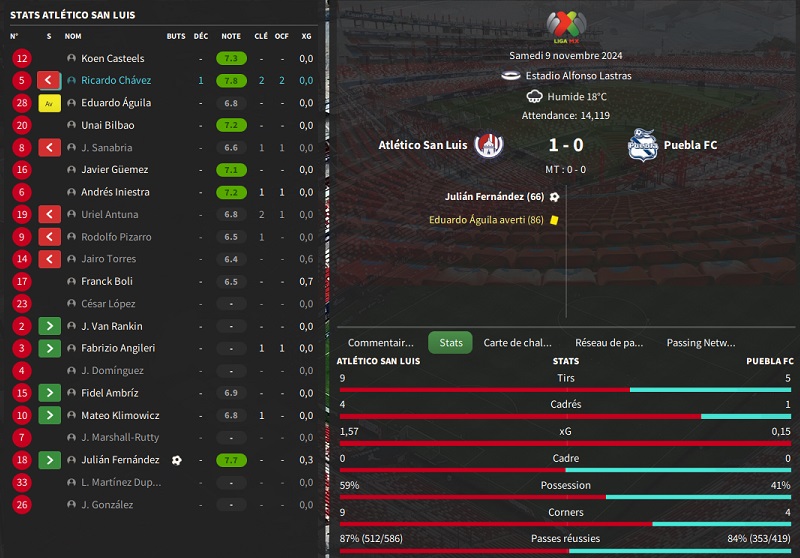
Task: Open the Réseau de passes tab
Action: pos(608,343)
